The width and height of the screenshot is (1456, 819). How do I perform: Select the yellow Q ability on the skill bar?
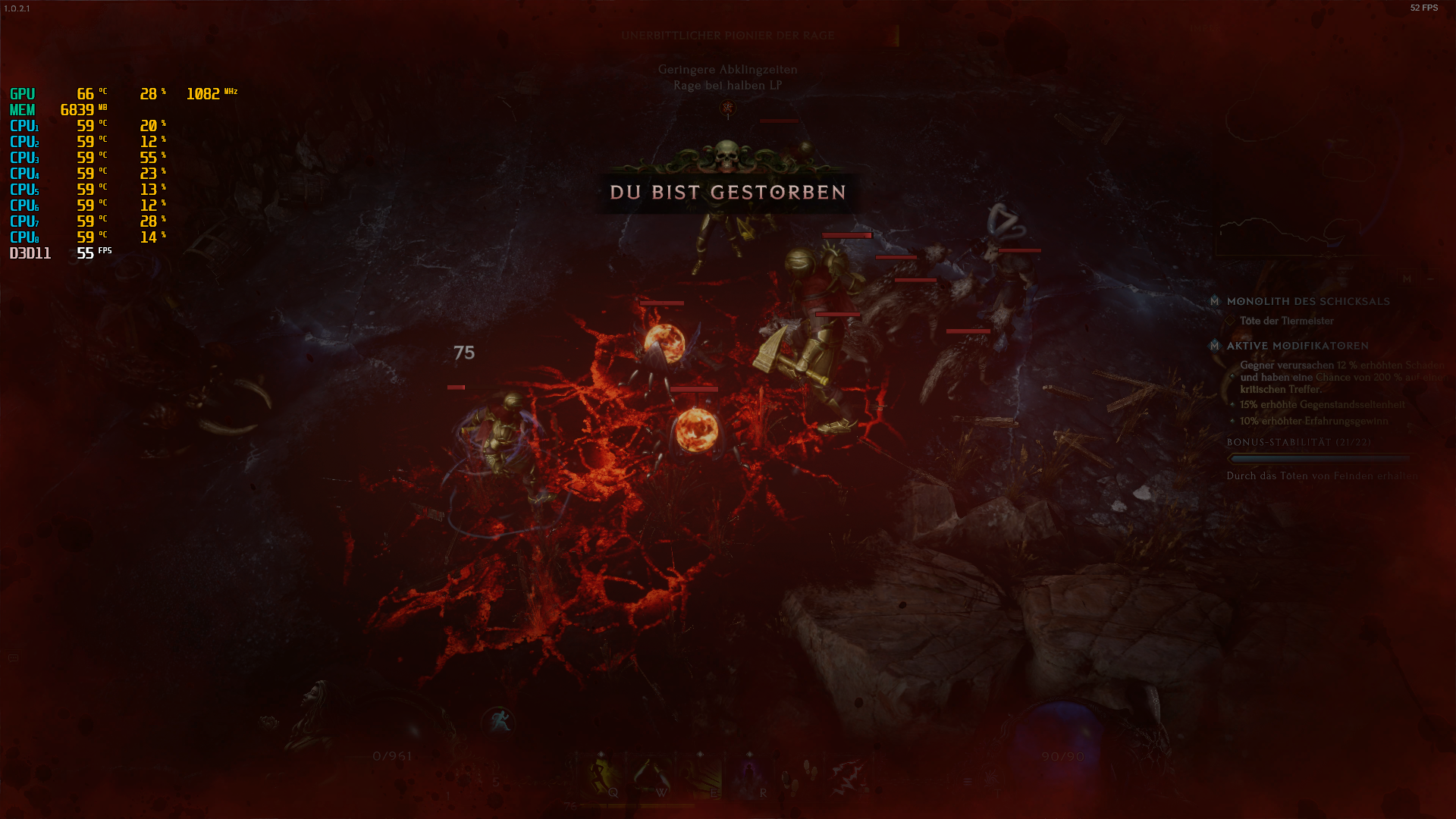point(603,776)
